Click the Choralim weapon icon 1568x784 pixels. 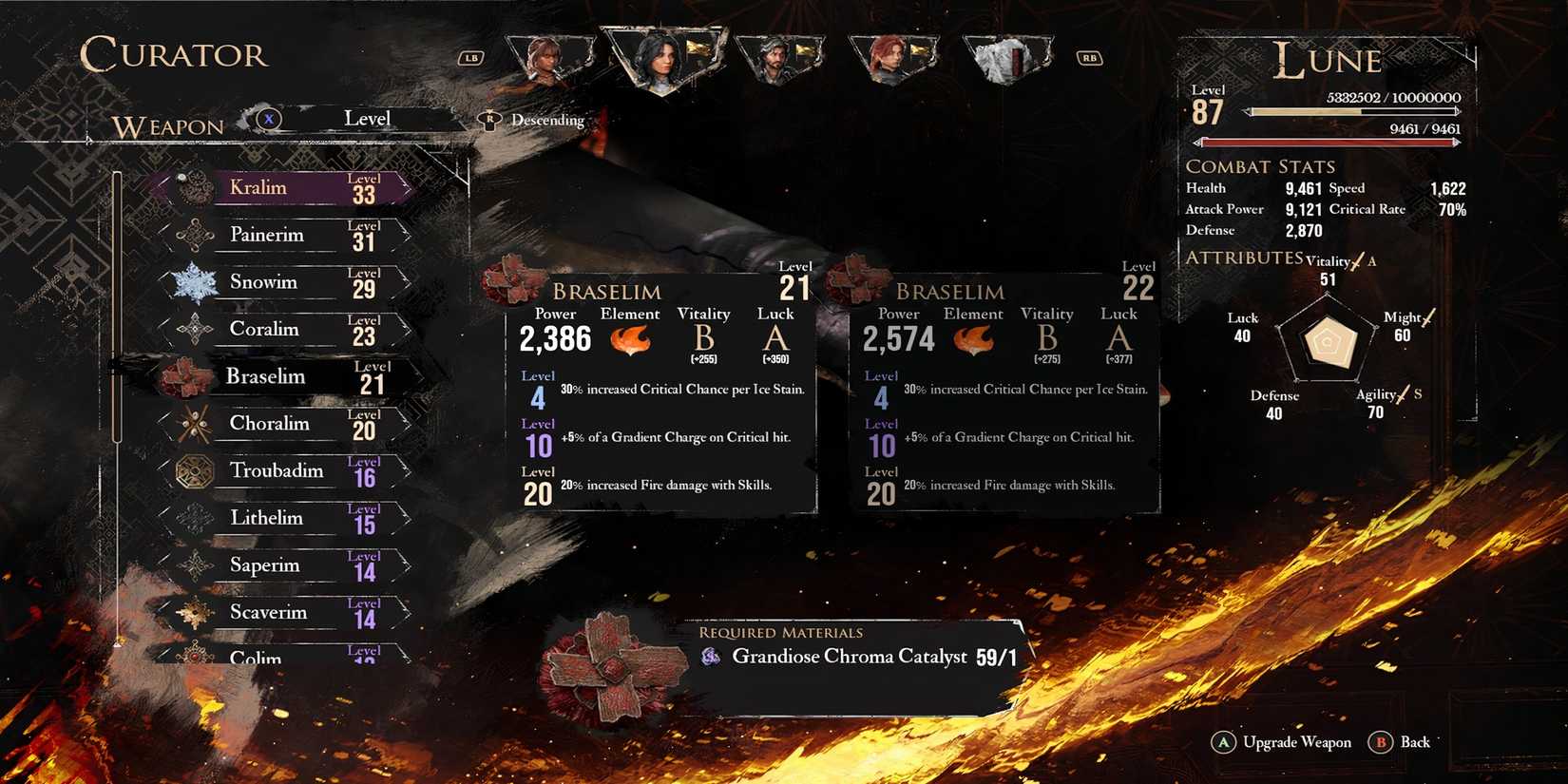tap(195, 424)
